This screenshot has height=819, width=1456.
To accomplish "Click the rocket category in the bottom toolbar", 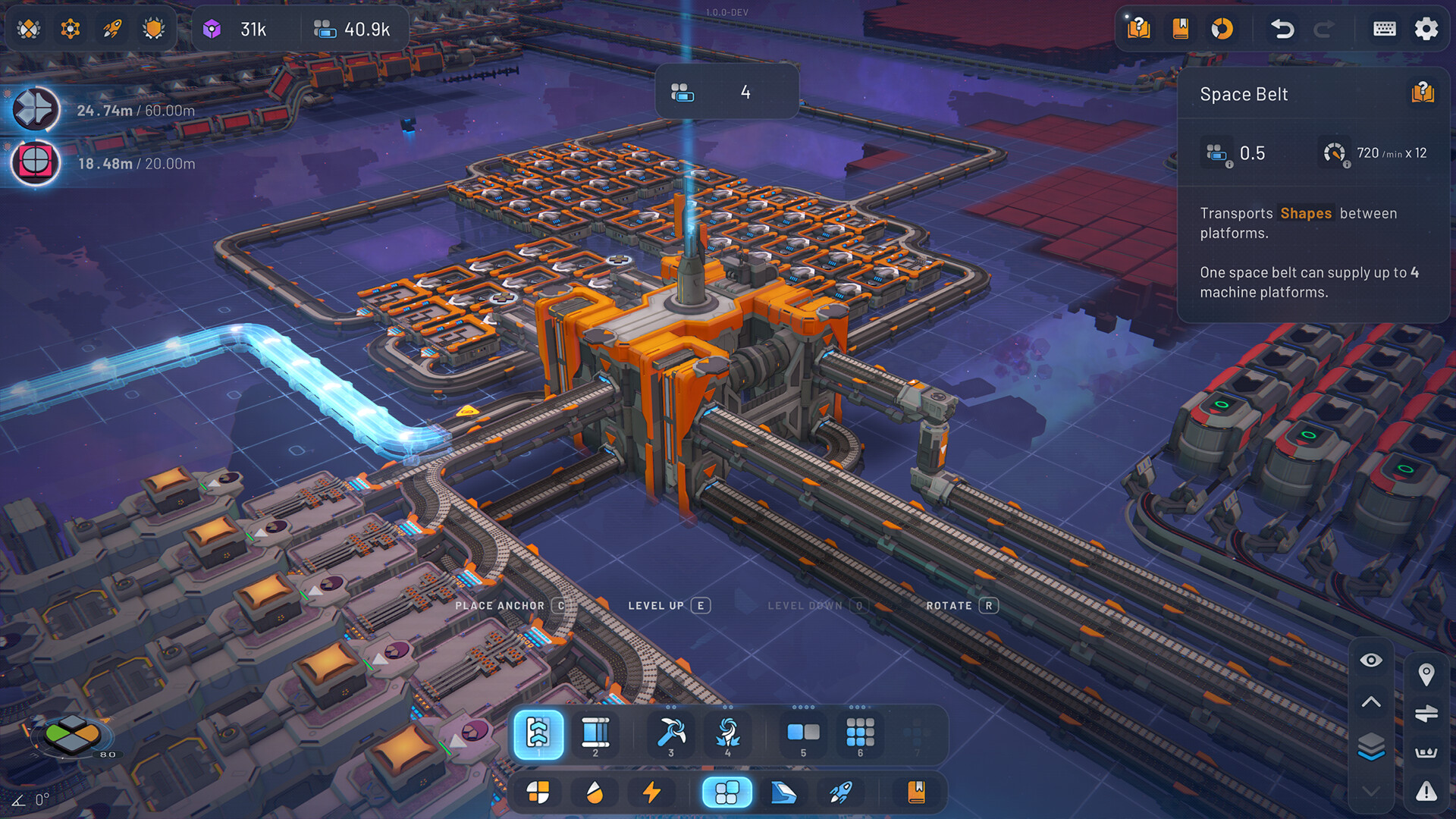I will point(841,792).
